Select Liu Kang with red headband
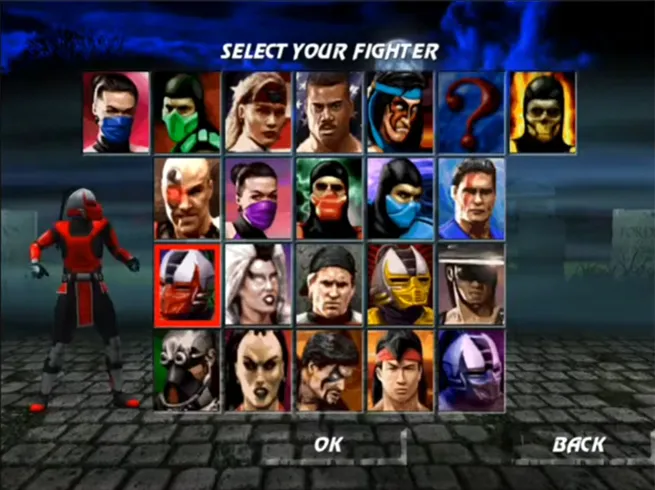The height and width of the screenshot is (490, 655). [x=400, y=369]
